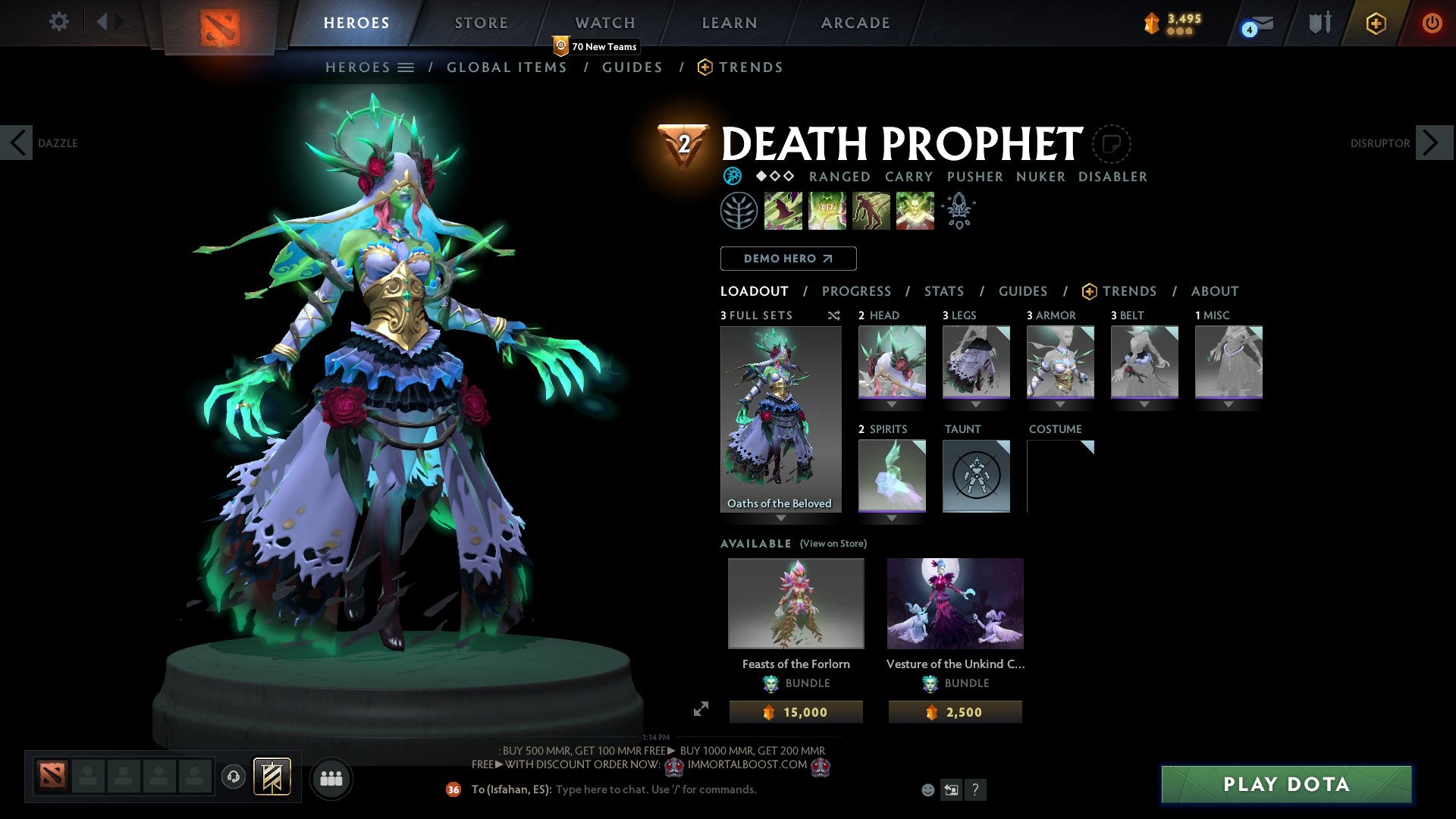Open the Arcade menu item
Image resolution: width=1456 pixels, height=819 pixels.
coord(855,23)
